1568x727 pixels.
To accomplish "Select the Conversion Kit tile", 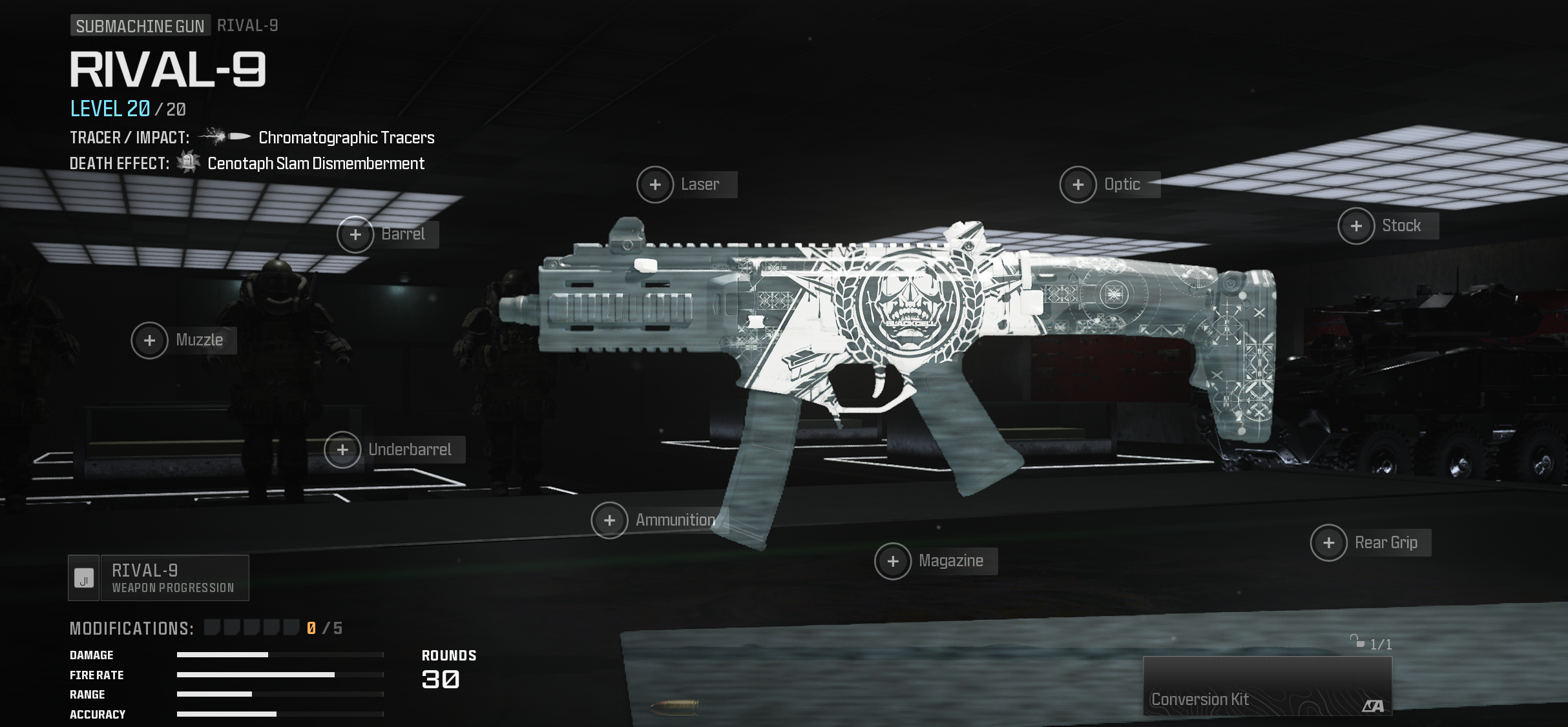I will point(1267,686).
